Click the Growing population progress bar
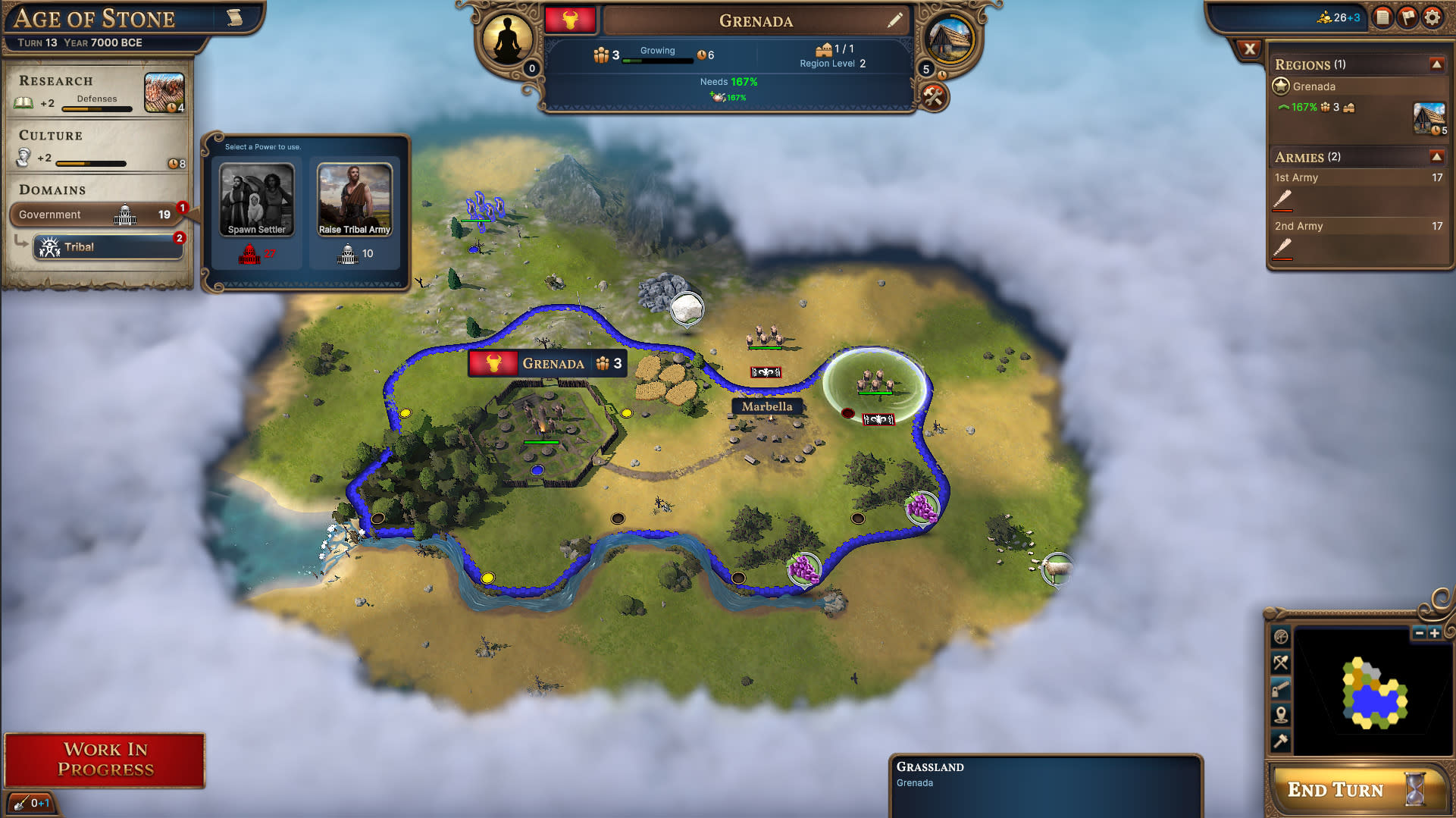 coord(657,60)
